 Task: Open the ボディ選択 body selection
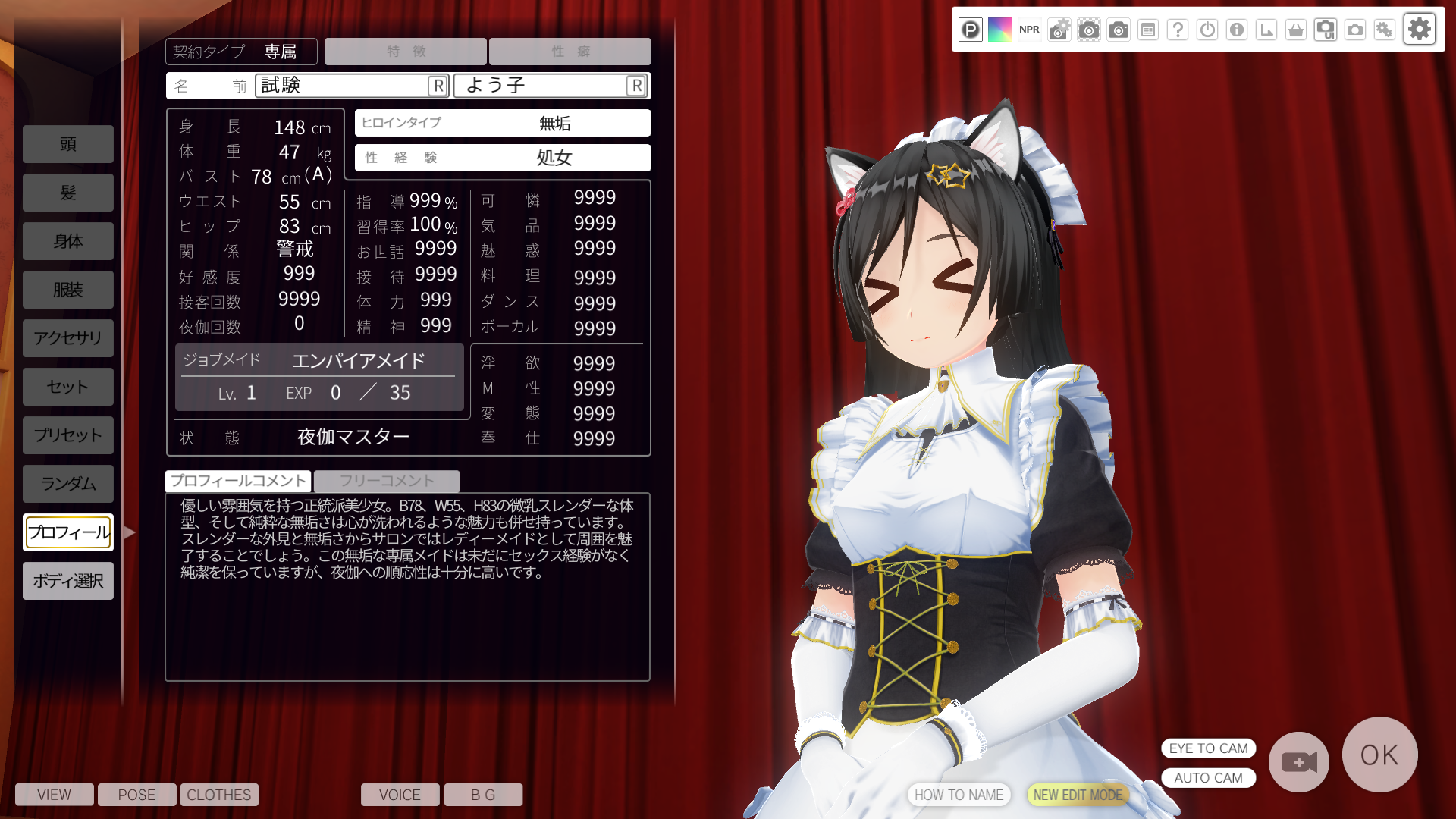click(68, 581)
